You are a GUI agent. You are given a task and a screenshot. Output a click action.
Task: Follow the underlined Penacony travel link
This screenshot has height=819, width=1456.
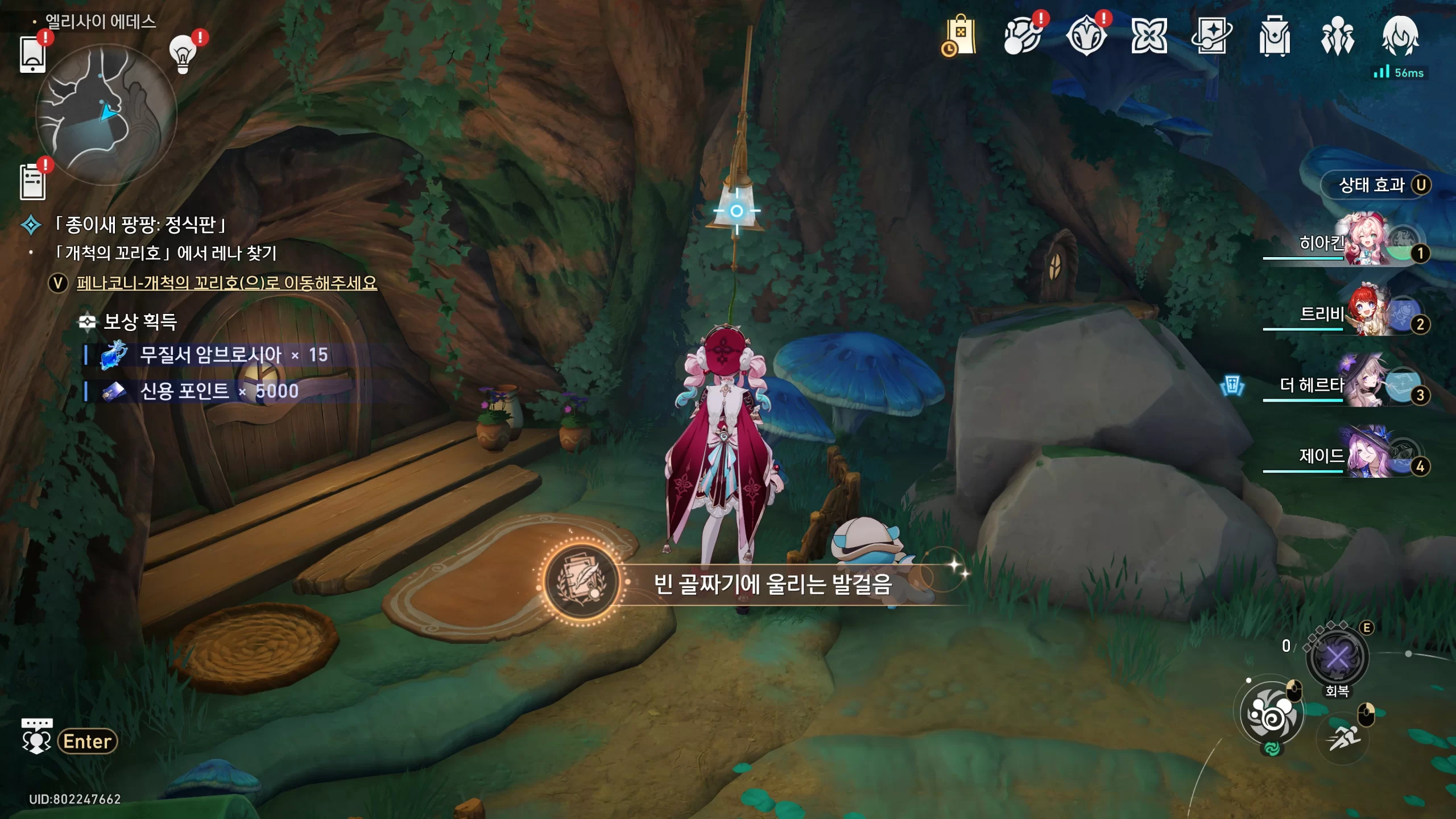click(226, 283)
